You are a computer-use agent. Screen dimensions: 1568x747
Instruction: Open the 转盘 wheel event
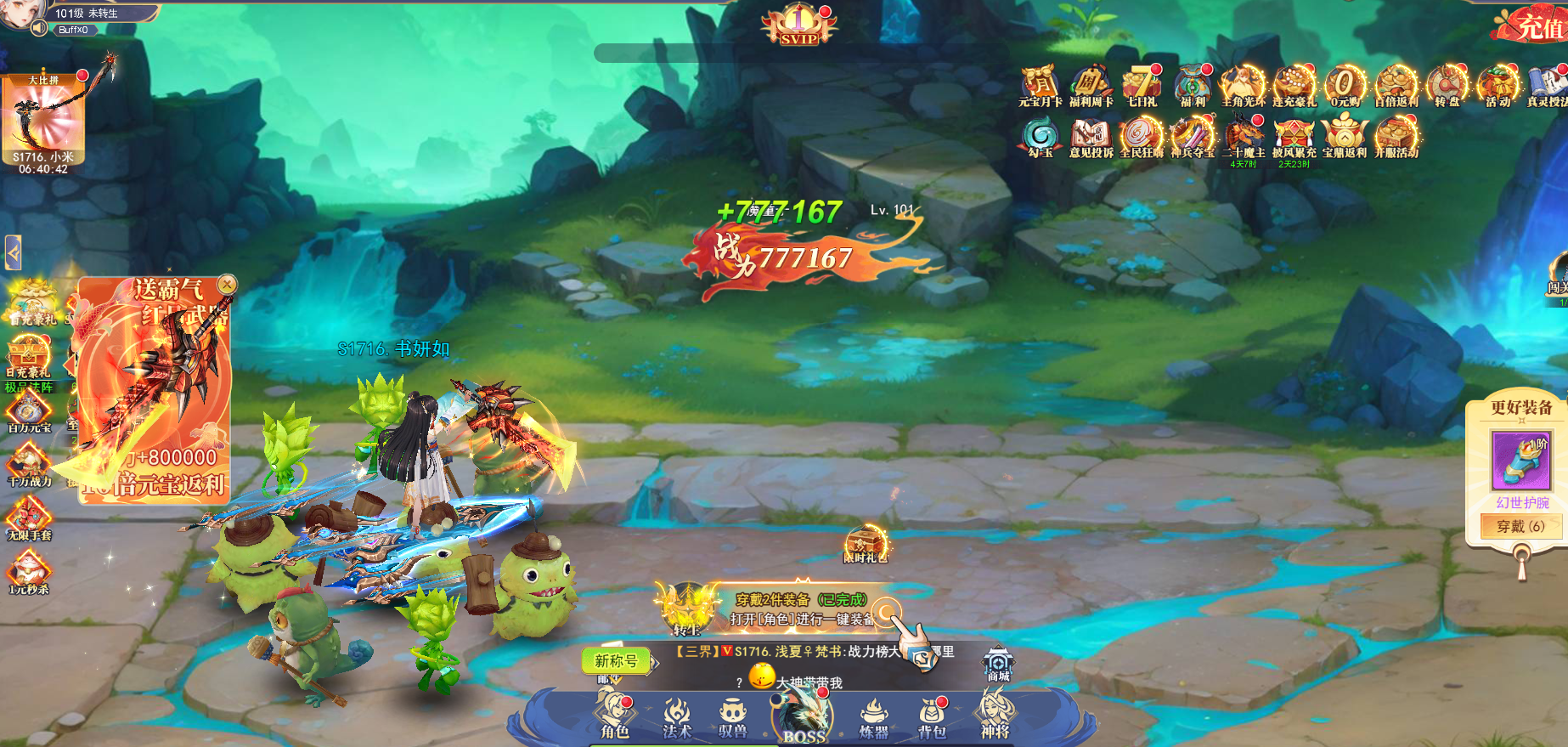click(1447, 87)
